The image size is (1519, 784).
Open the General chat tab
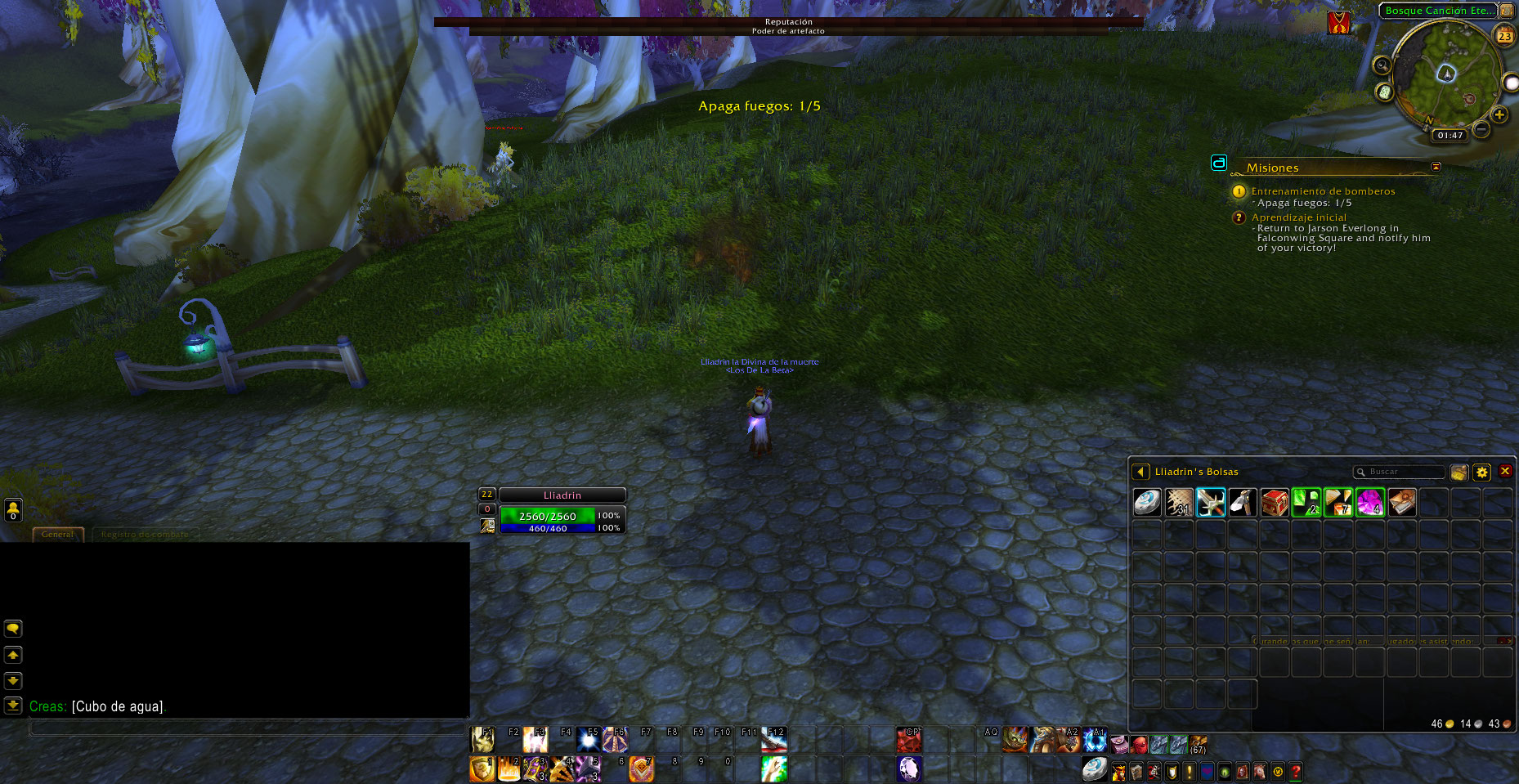(x=57, y=534)
